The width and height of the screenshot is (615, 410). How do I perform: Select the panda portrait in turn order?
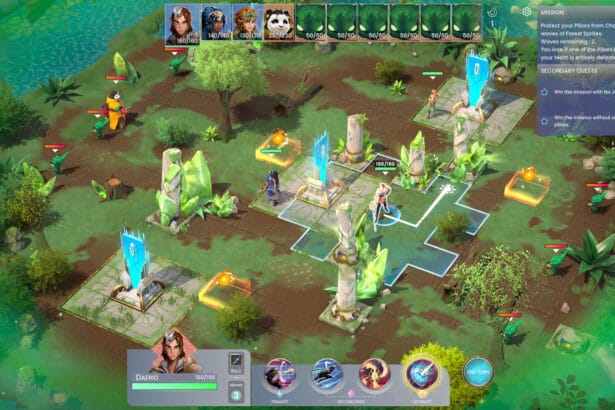[278, 20]
